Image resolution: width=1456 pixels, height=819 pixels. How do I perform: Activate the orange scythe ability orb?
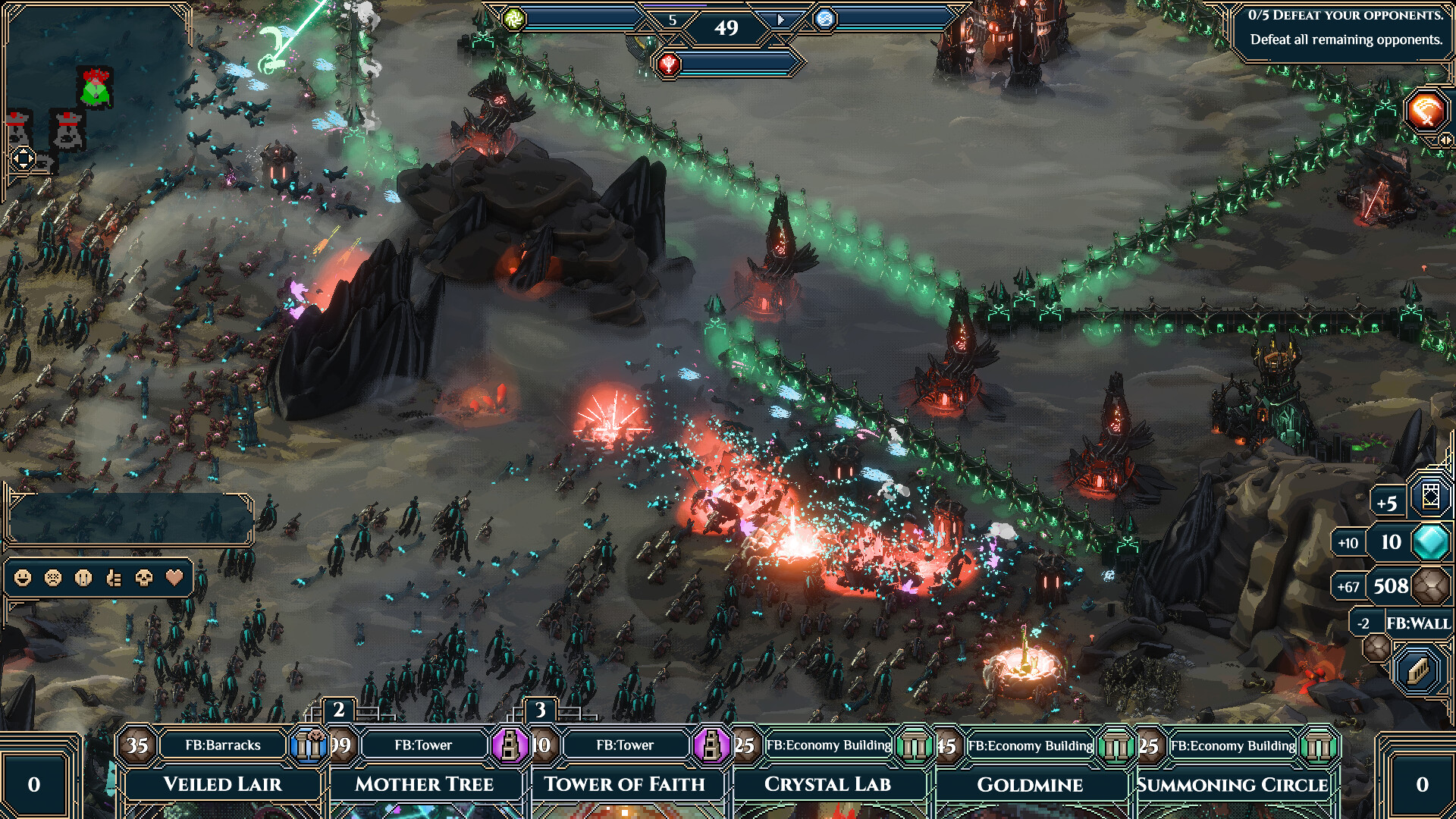[x=1426, y=112]
